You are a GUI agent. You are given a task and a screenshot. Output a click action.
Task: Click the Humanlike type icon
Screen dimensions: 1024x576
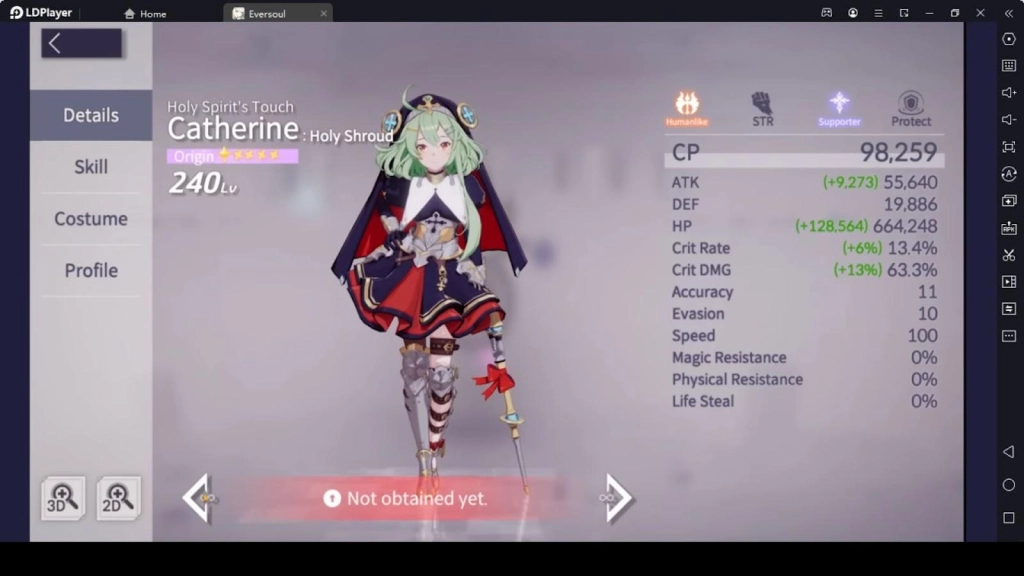pyautogui.click(x=687, y=104)
